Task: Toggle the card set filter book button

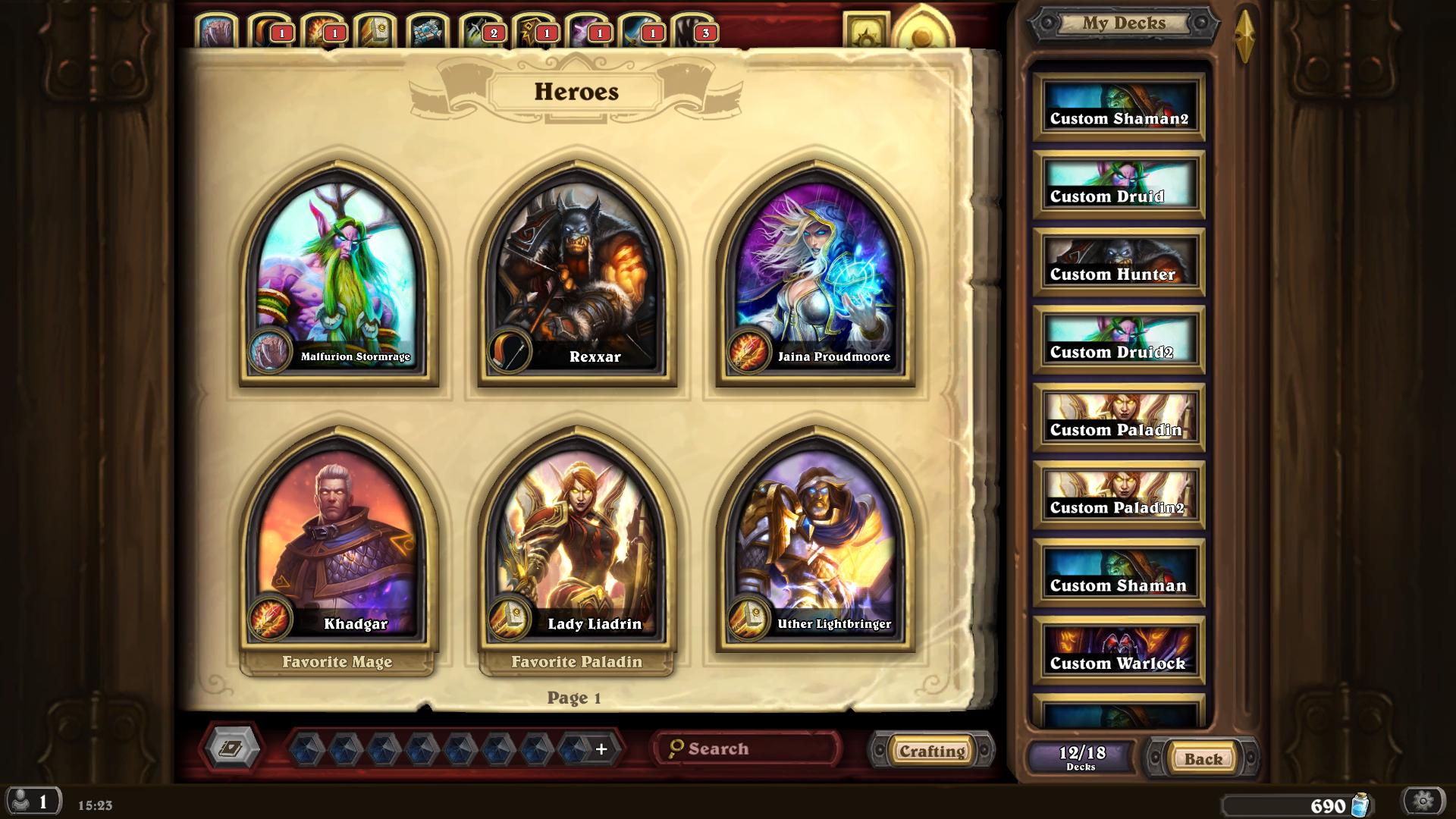Action: coord(232,749)
